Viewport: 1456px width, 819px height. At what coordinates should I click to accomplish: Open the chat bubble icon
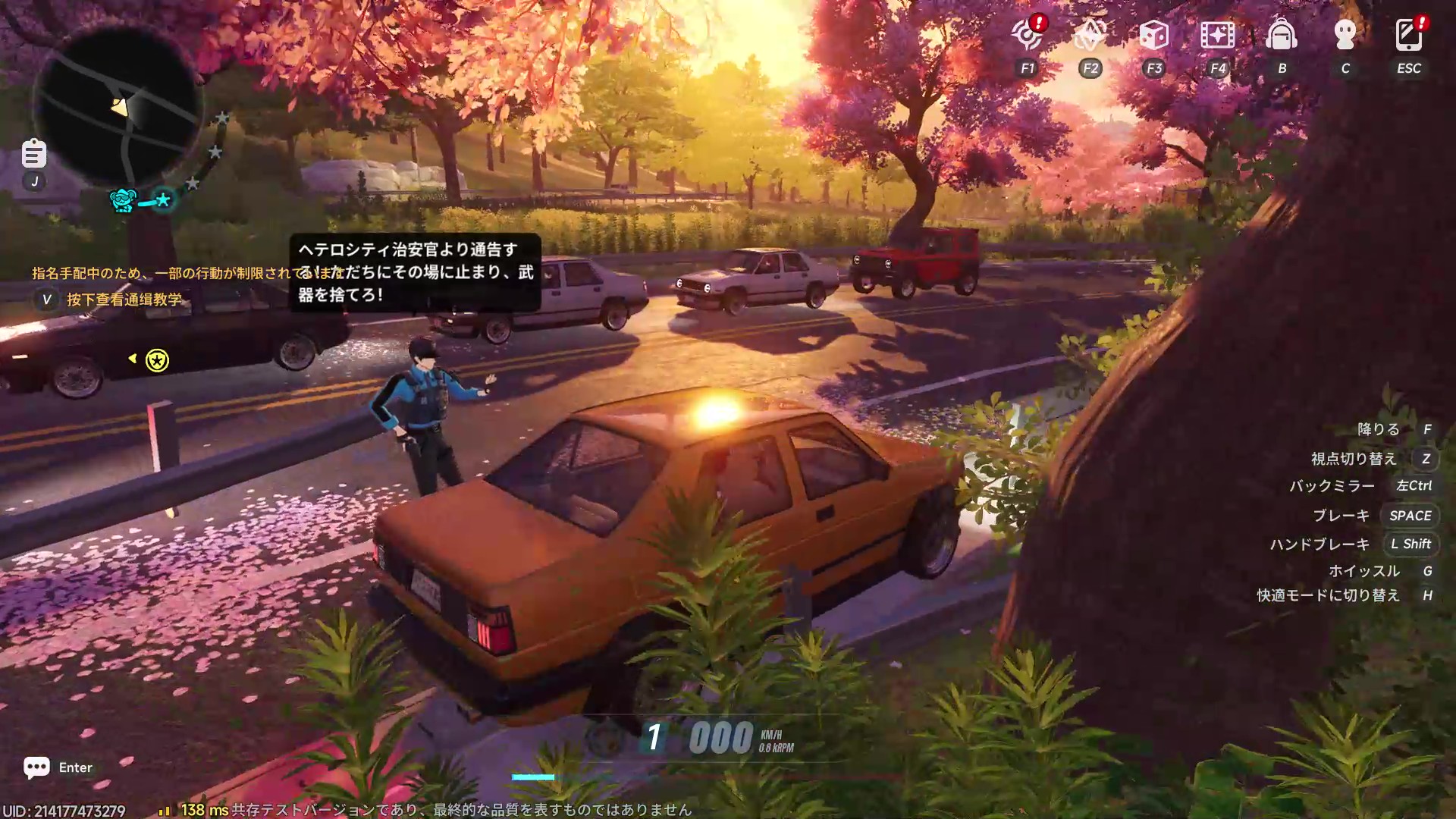tap(36, 767)
